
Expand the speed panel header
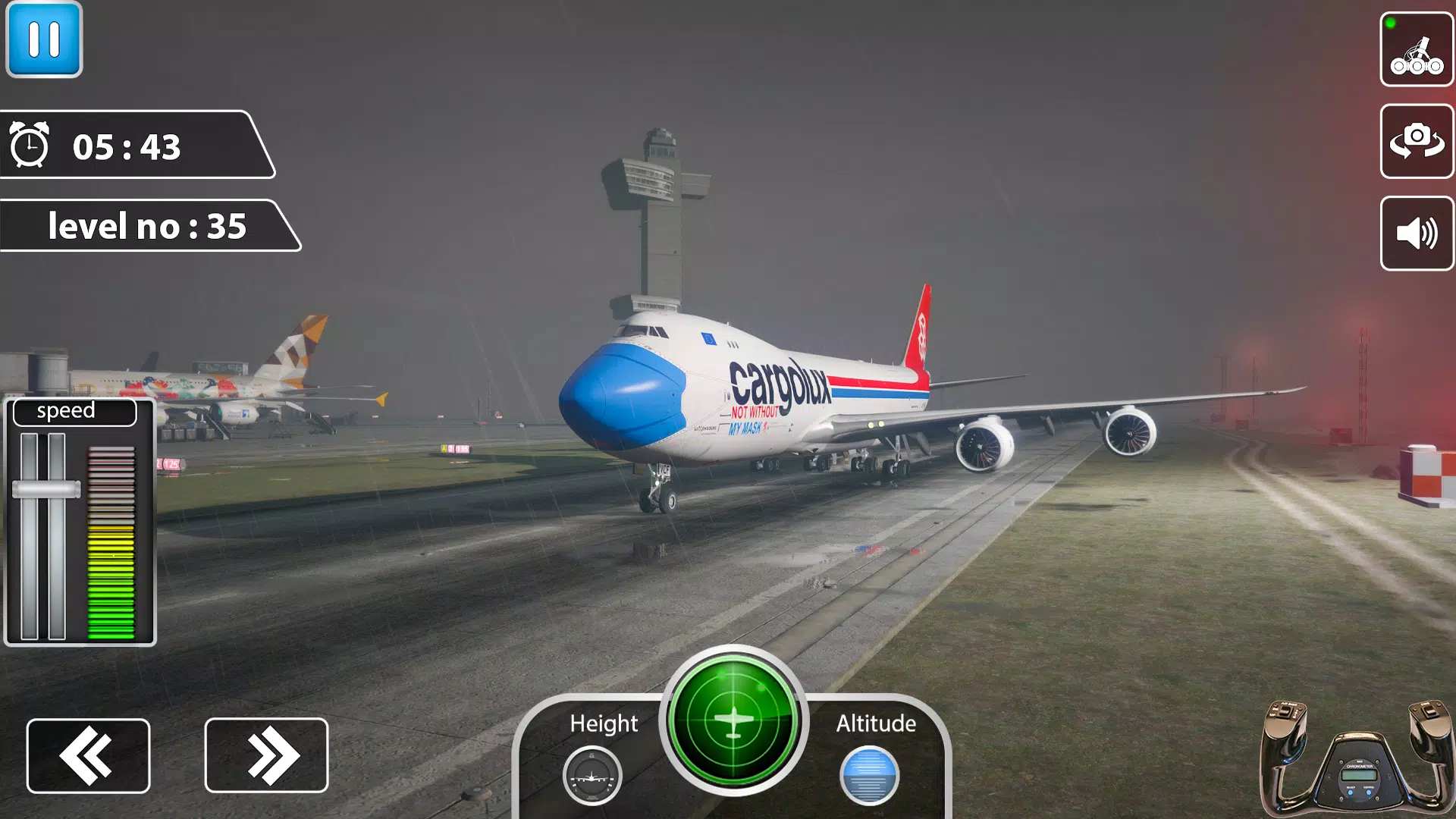[x=73, y=410]
